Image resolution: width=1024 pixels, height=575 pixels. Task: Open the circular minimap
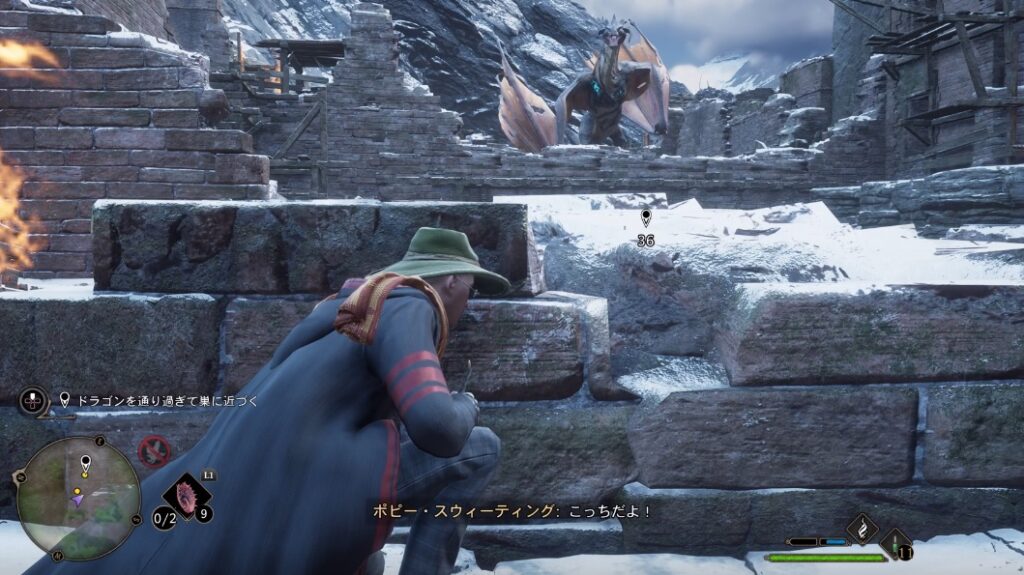coord(79,497)
